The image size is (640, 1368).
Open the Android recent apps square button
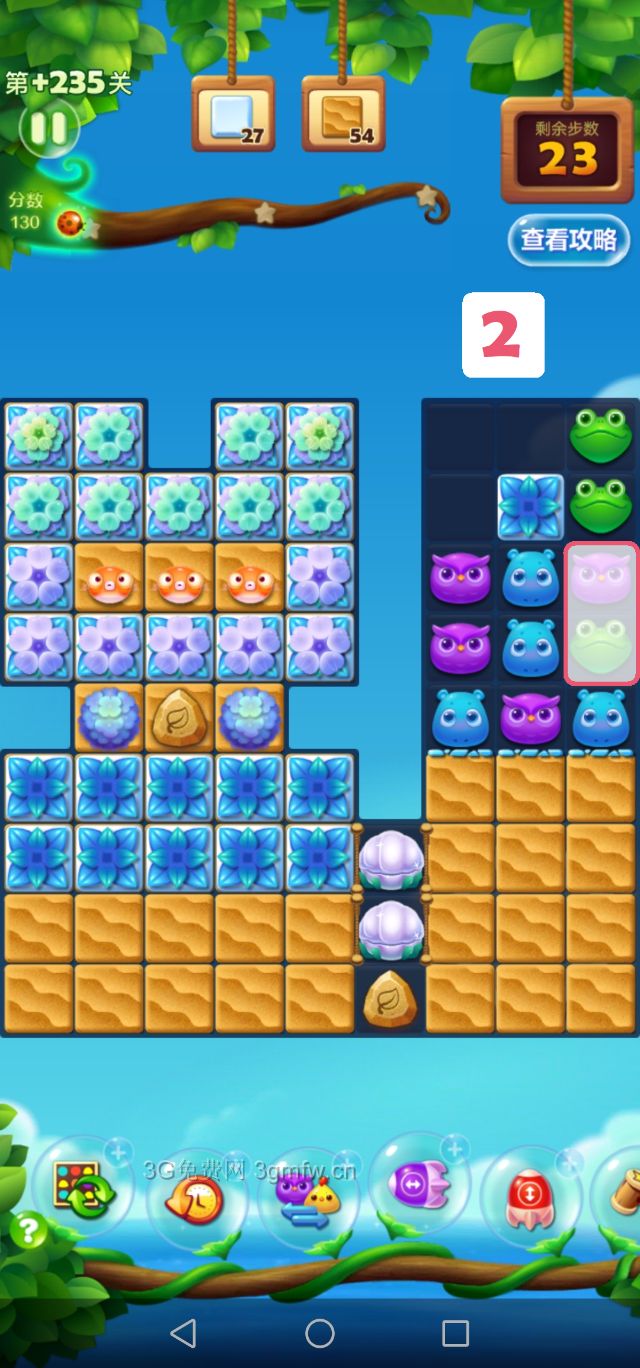(455, 1332)
